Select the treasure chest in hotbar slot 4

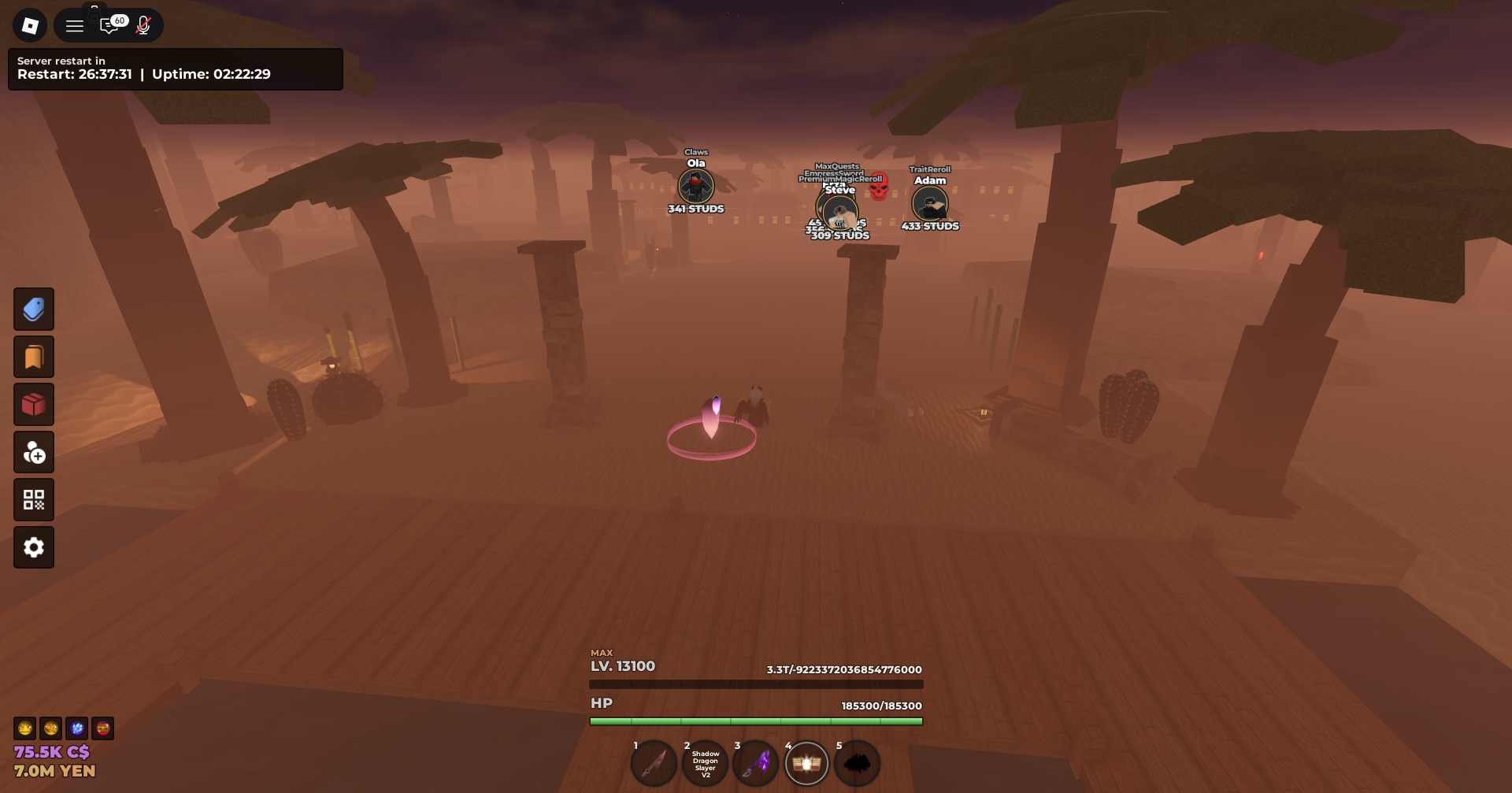tap(806, 763)
